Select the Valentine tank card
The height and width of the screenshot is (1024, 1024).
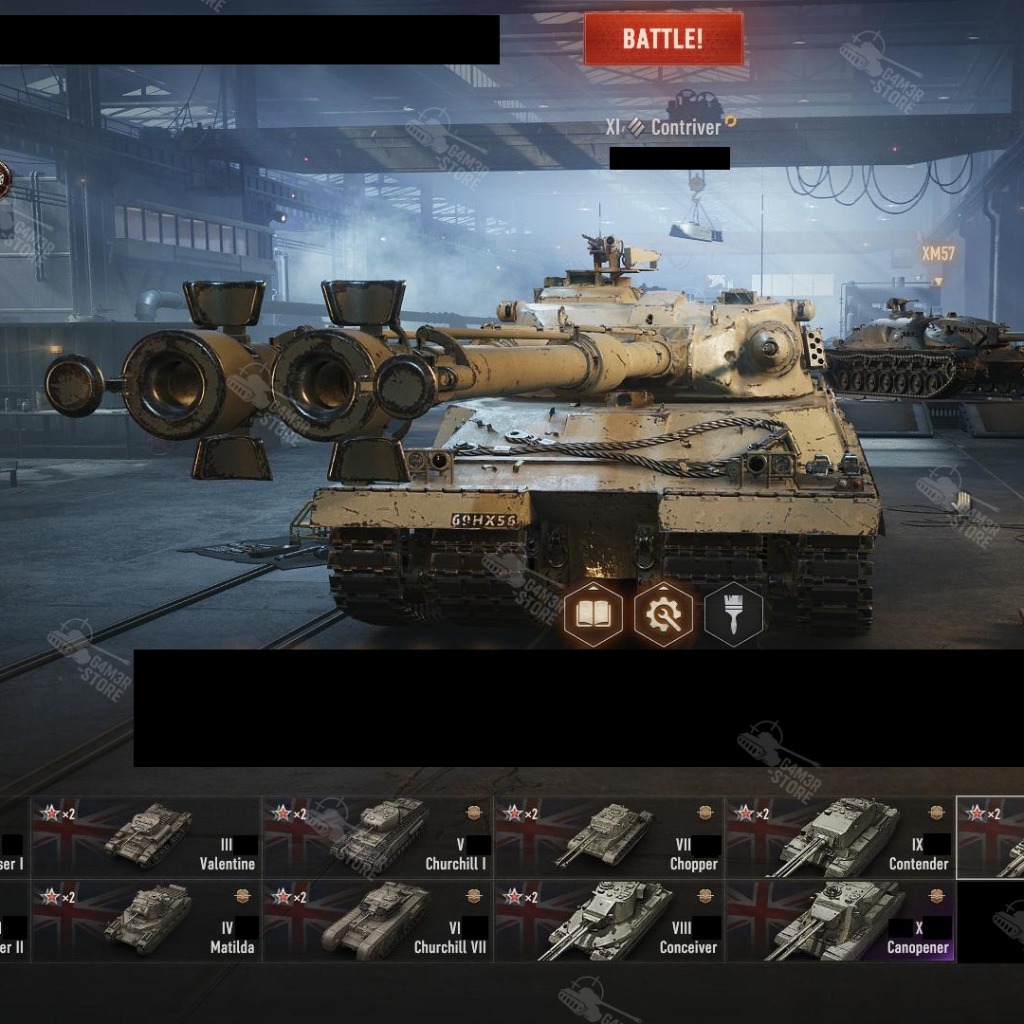(146, 837)
